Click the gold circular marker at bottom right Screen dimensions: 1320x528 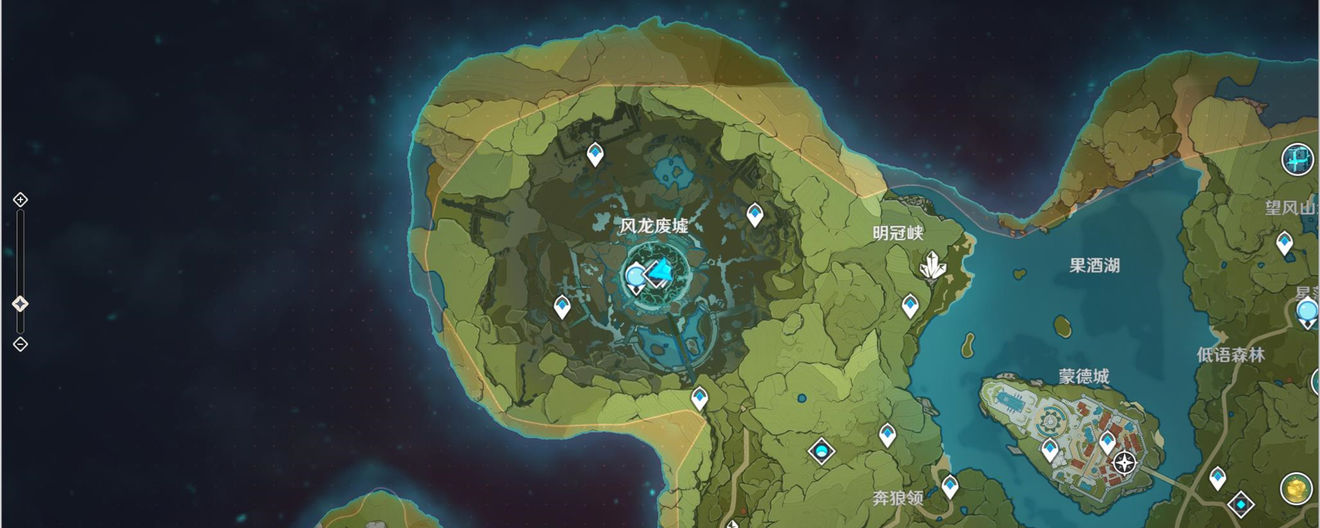[x=1297, y=488]
